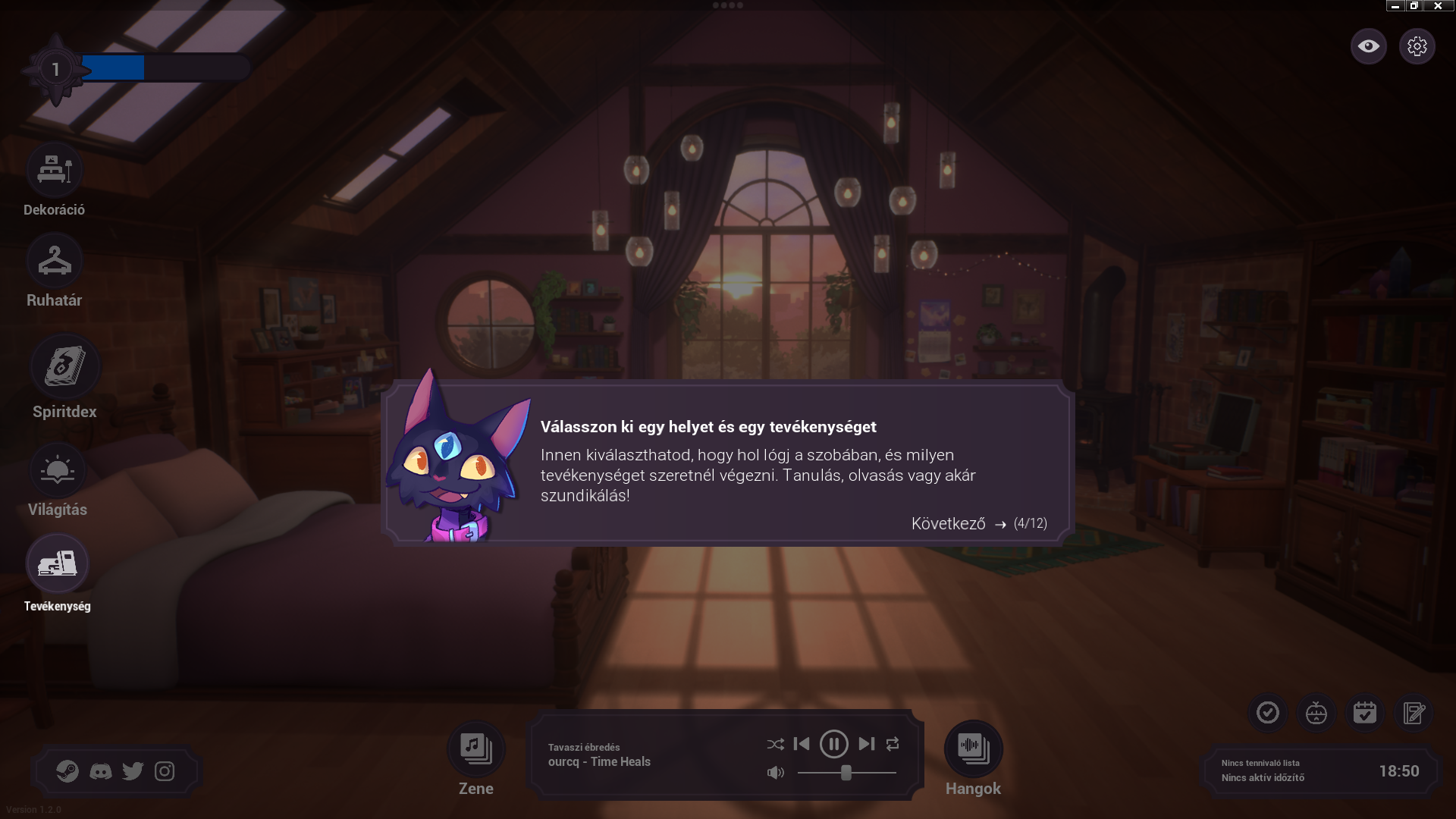Open the Dekoráció menu
Viewport: 1456px width, 819px height.
tap(55, 170)
